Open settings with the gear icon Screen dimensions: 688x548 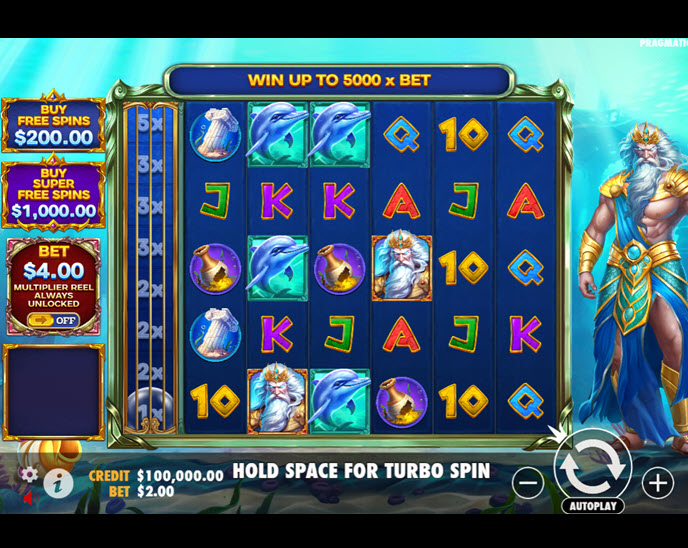tap(30, 473)
